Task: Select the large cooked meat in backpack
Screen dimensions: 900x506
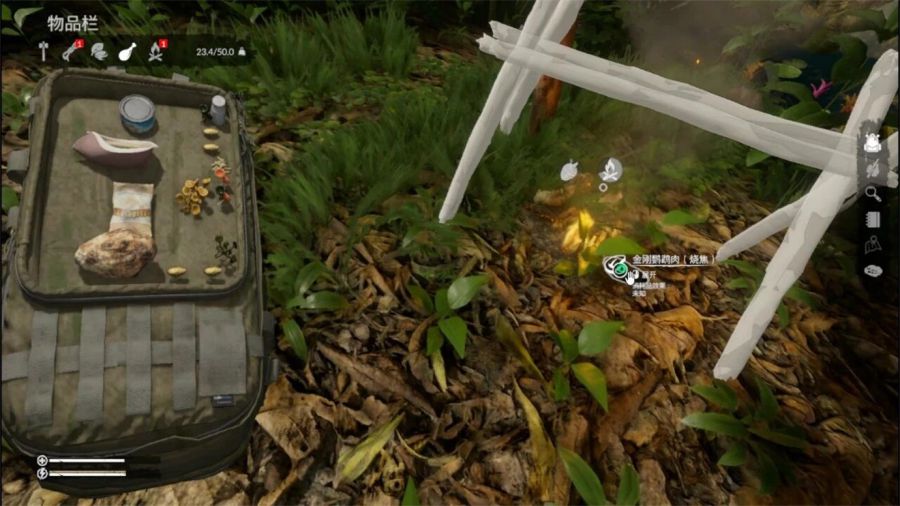Action: click(x=114, y=253)
